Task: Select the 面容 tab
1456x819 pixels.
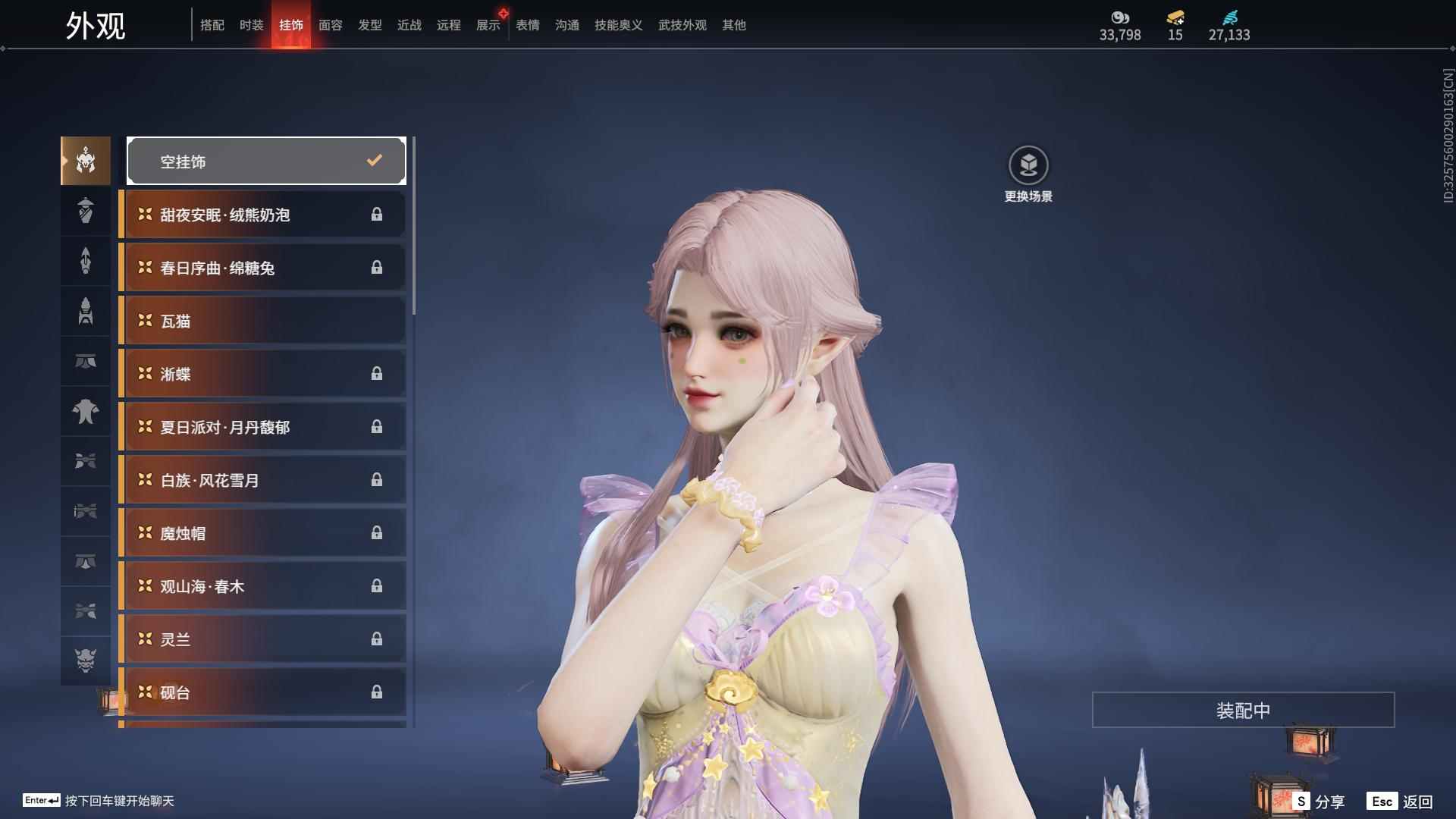Action: pos(330,25)
